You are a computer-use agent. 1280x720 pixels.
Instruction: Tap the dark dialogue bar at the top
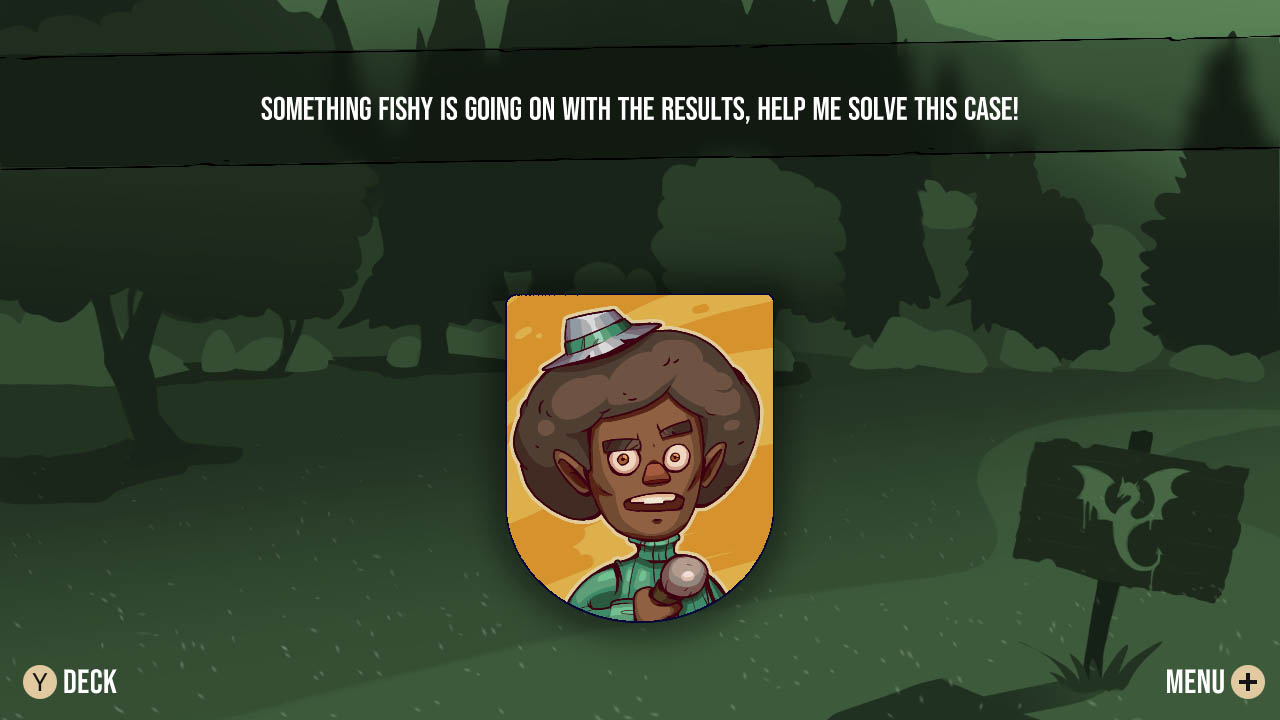(640, 100)
